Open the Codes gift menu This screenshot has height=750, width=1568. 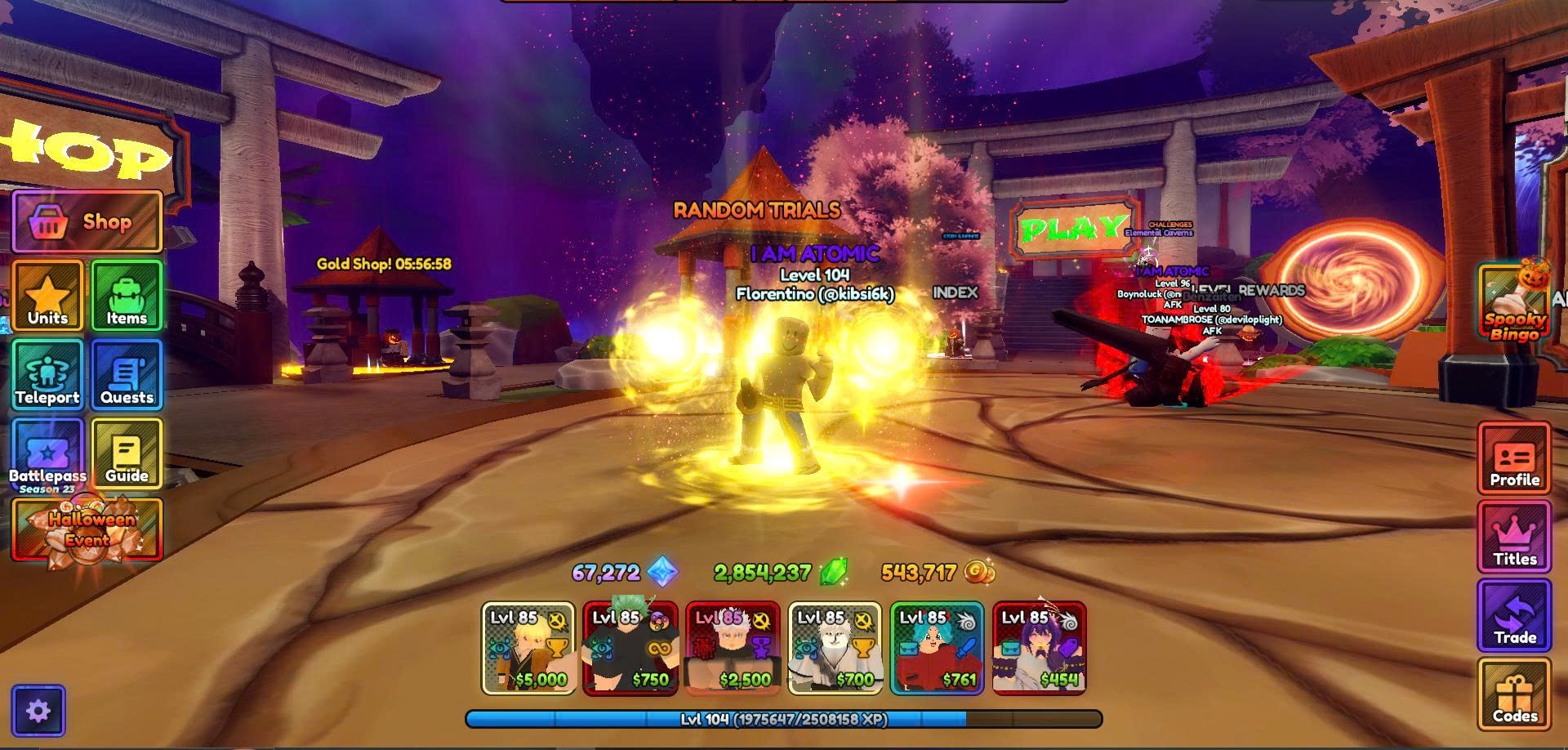point(1514,694)
